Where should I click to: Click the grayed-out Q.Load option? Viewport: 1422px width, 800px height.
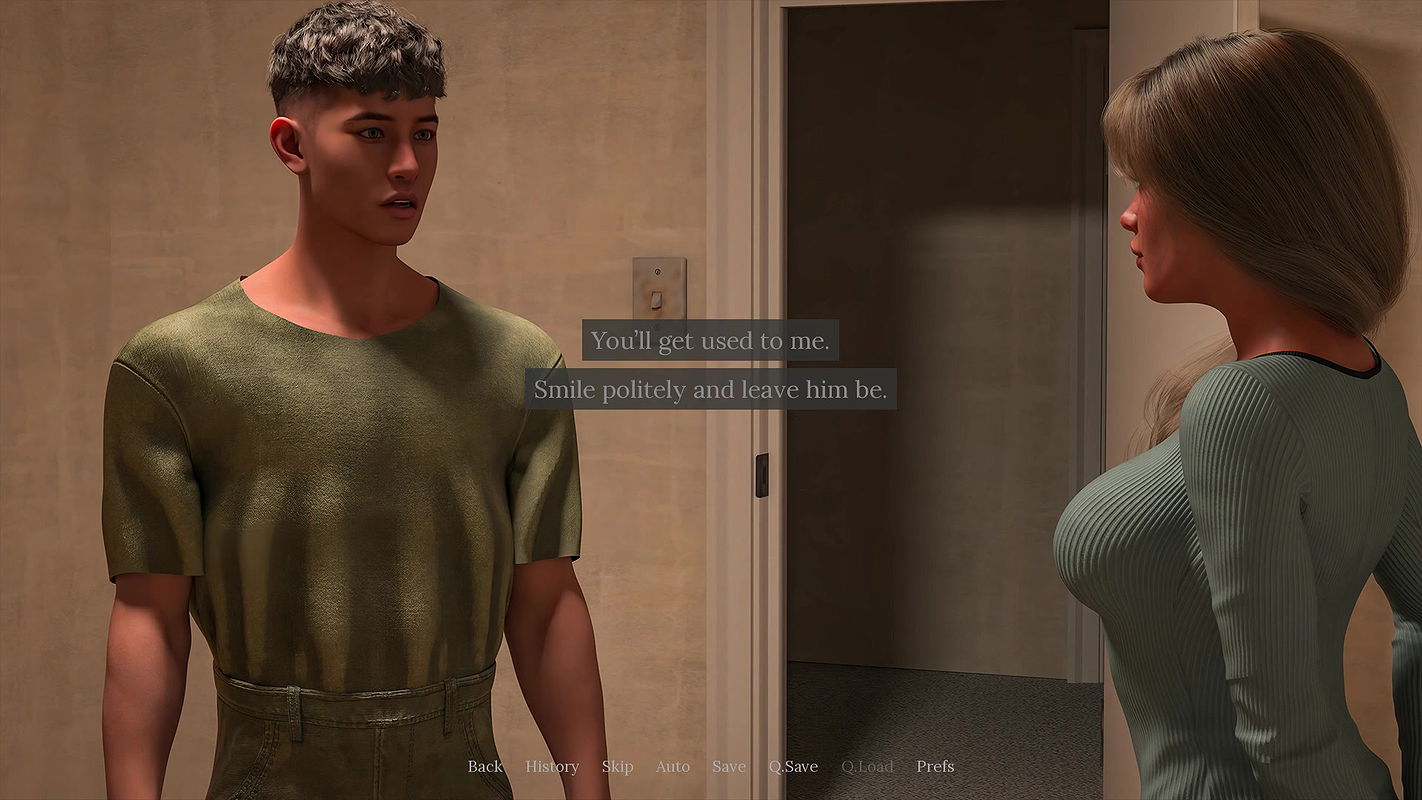point(866,766)
